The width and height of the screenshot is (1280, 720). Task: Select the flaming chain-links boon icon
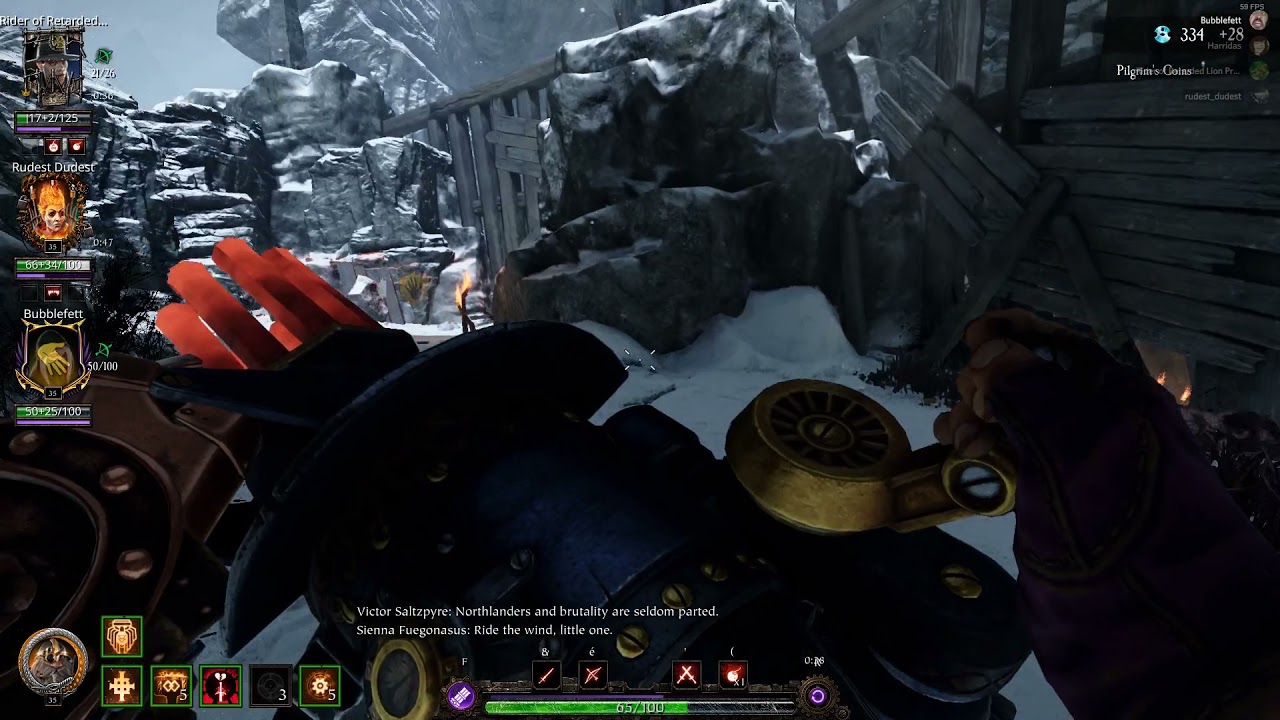pos(171,686)
